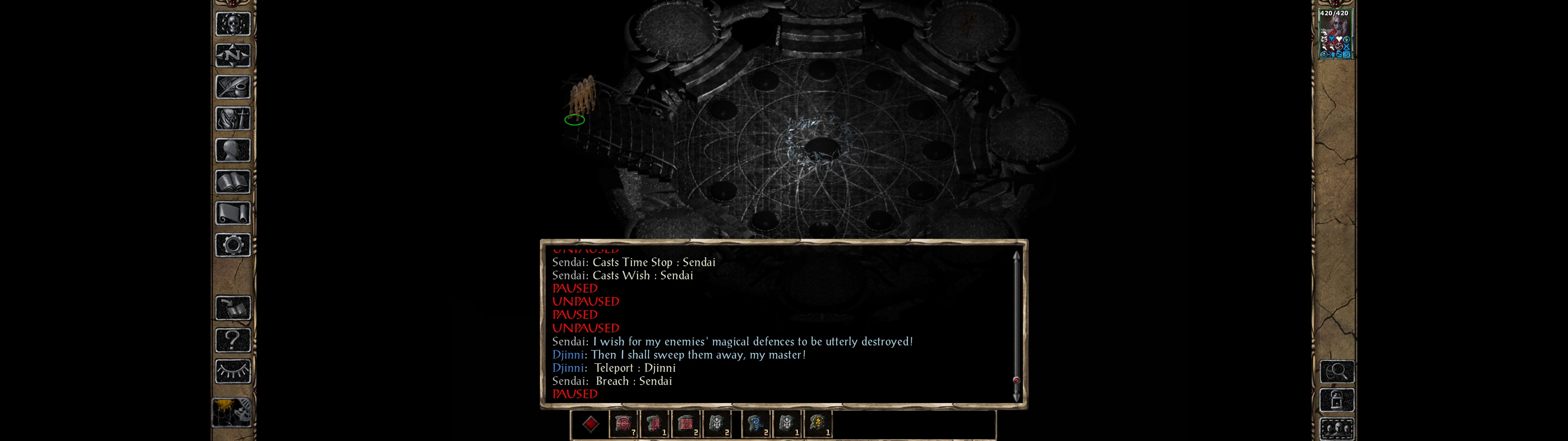Open the journal with the quill icon
The width and height of the screenshot is (1568, 441).
232,87
